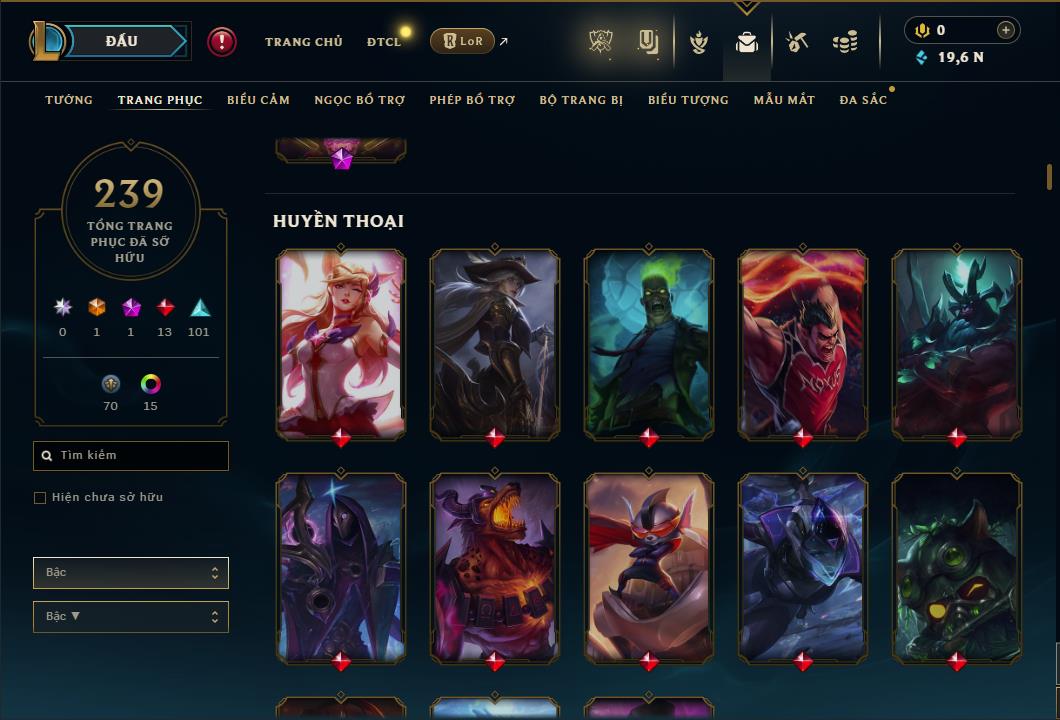Click the ĐẤU play button
1060x720 pixels.
coord(121,41)
